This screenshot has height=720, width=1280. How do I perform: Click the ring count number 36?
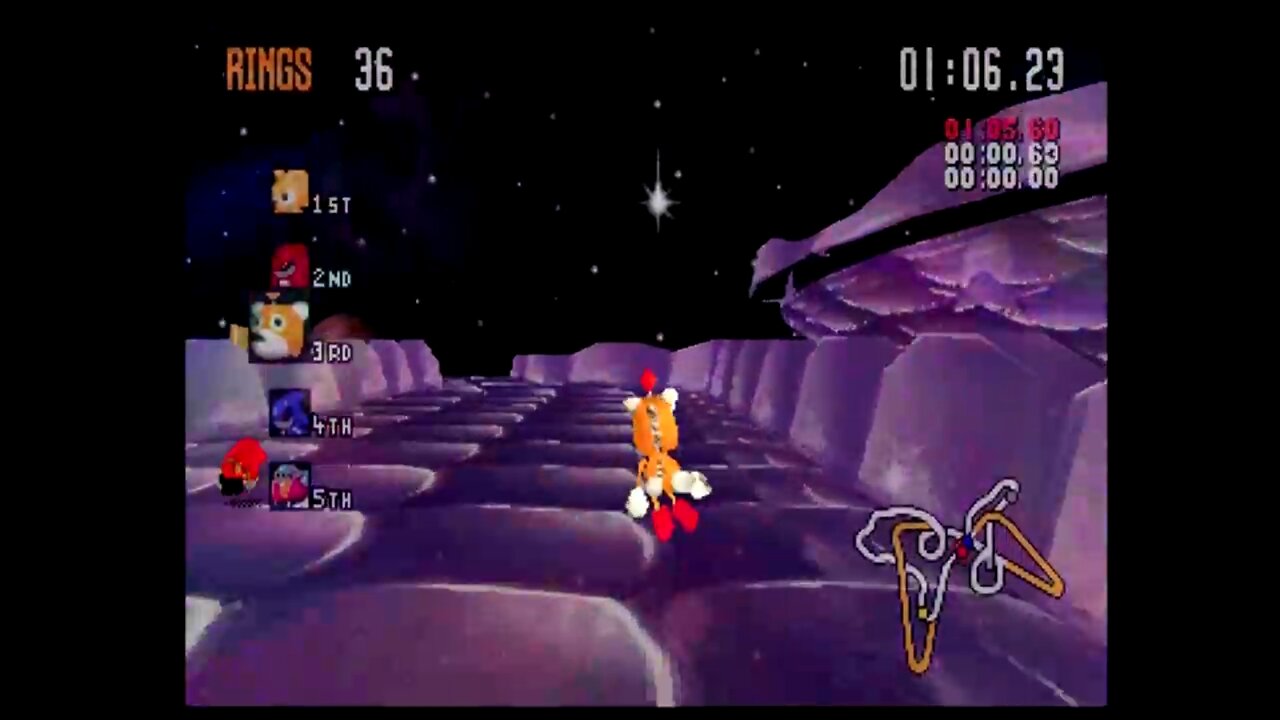372,70
